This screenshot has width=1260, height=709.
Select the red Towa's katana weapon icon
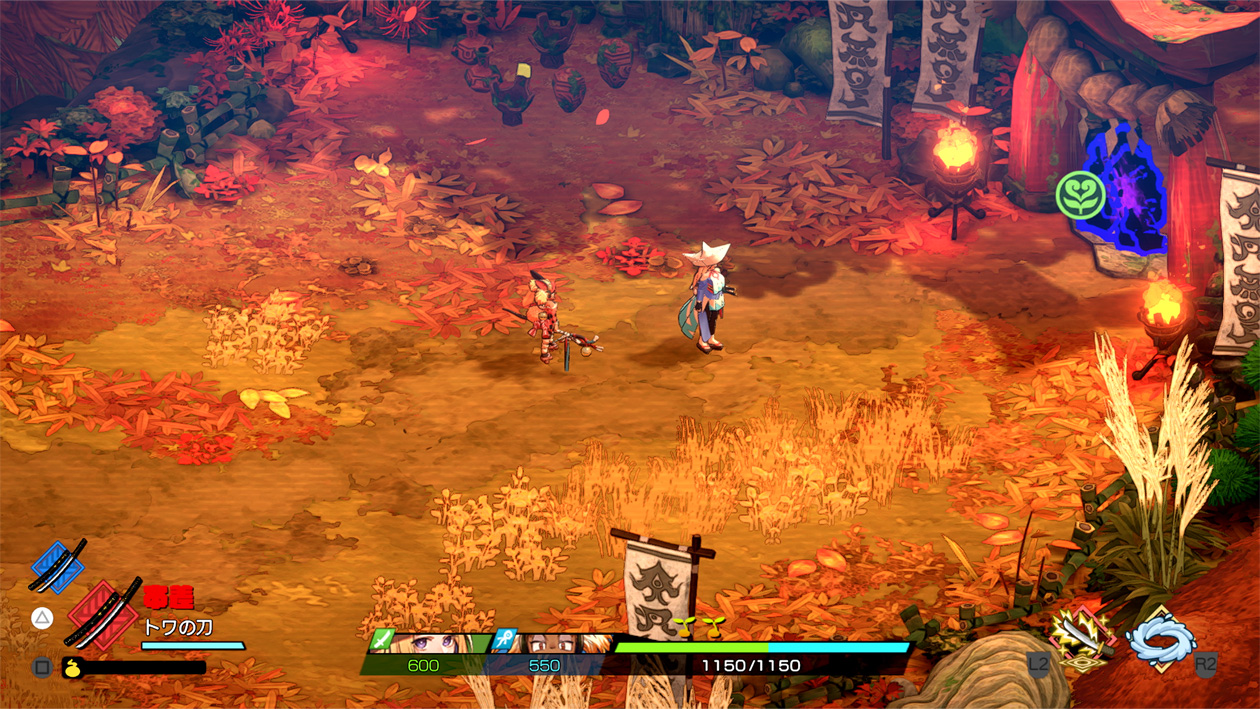pyautogui.click(x=104, y=614)
